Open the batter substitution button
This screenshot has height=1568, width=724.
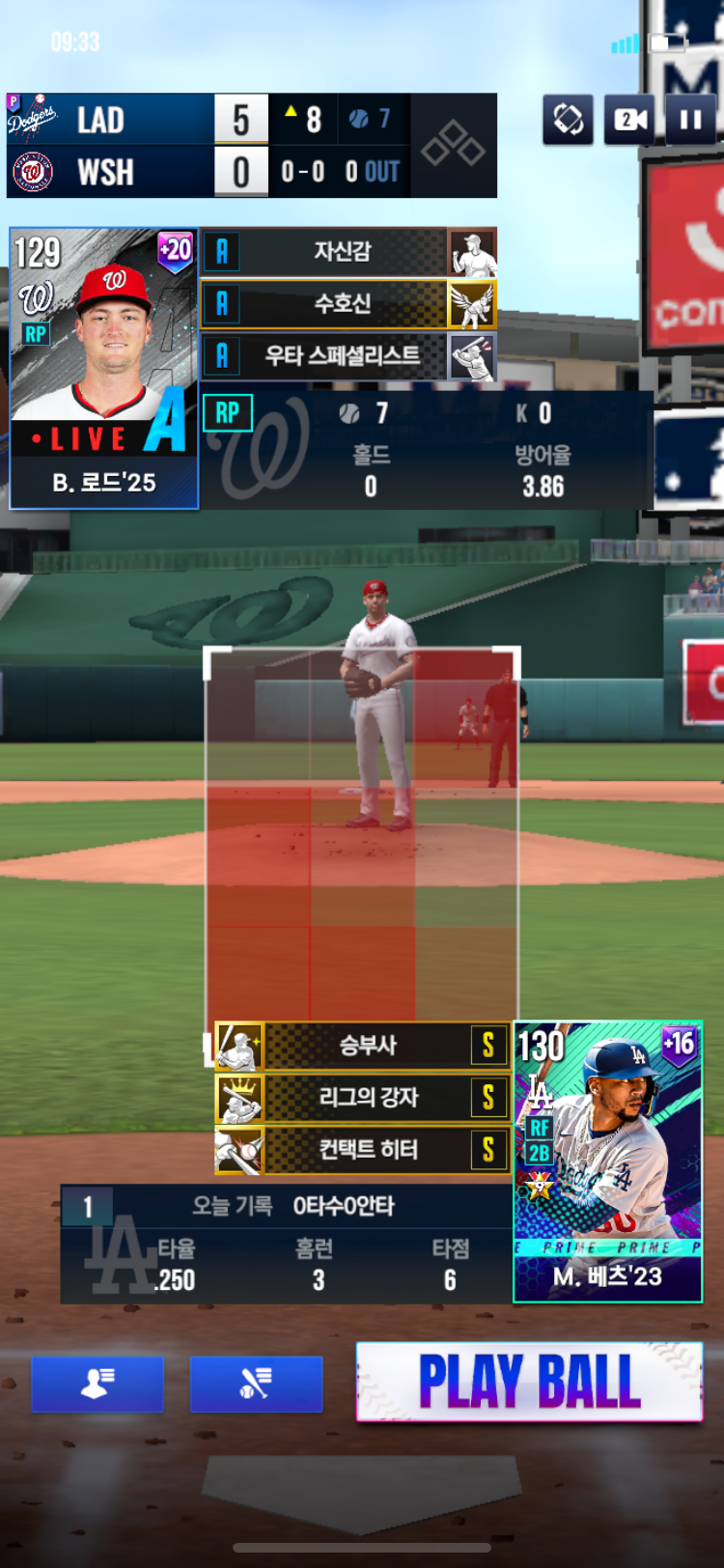[256, 1384]
